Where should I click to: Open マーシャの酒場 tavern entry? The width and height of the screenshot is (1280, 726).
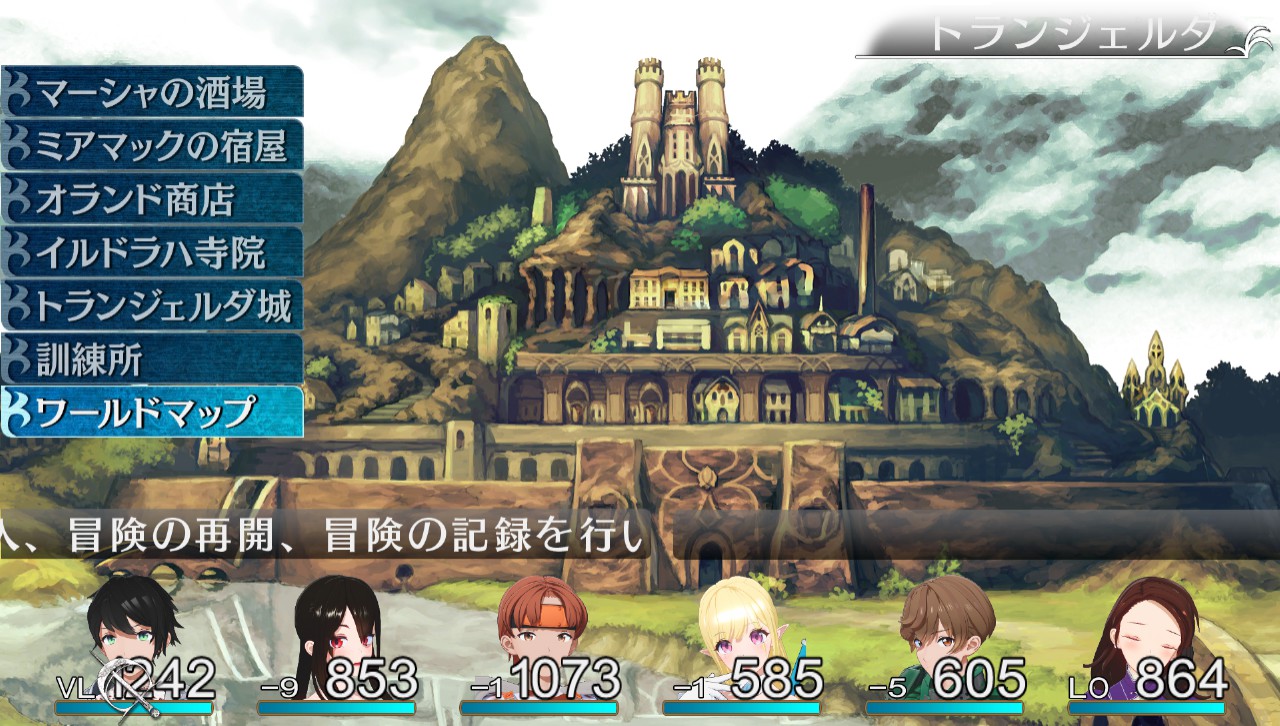tap(152, 93)
